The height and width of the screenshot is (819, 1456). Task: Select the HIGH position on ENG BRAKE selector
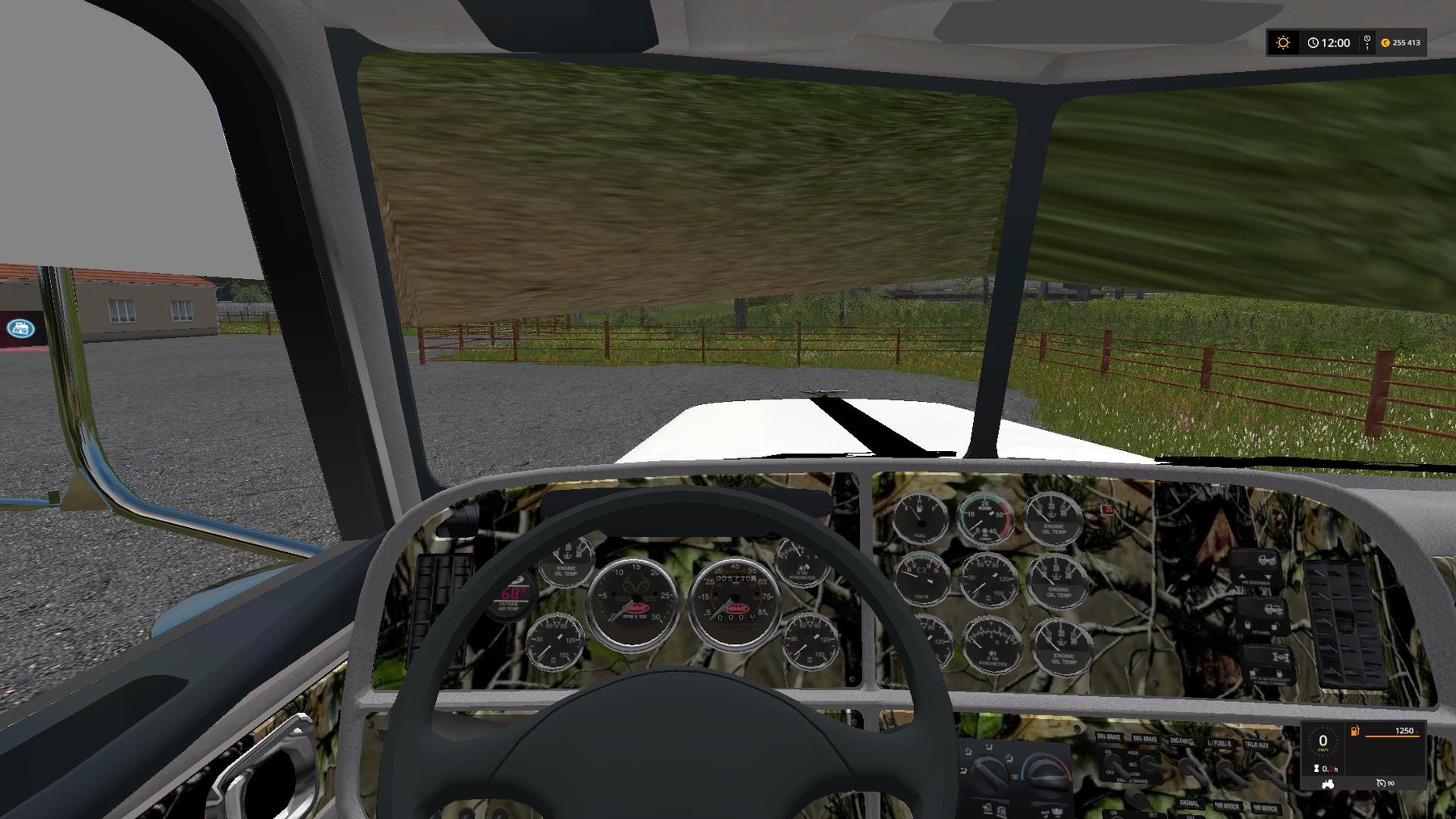pyautogui.click(x=1133, y=754)
